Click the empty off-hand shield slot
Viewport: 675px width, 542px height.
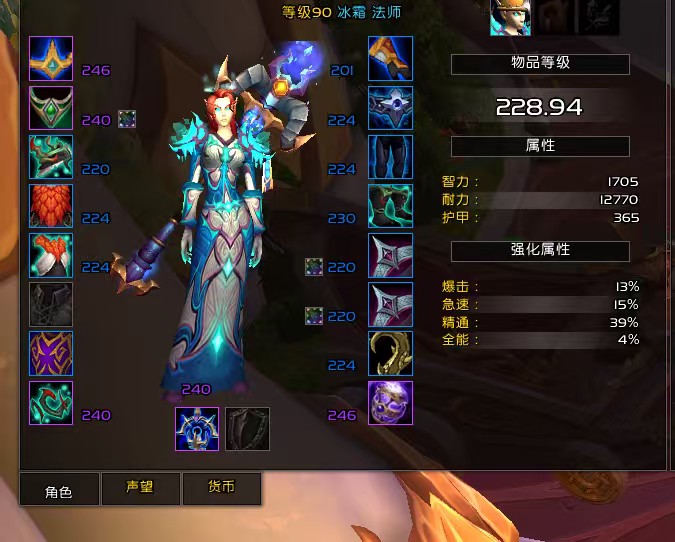pos(246,428)
